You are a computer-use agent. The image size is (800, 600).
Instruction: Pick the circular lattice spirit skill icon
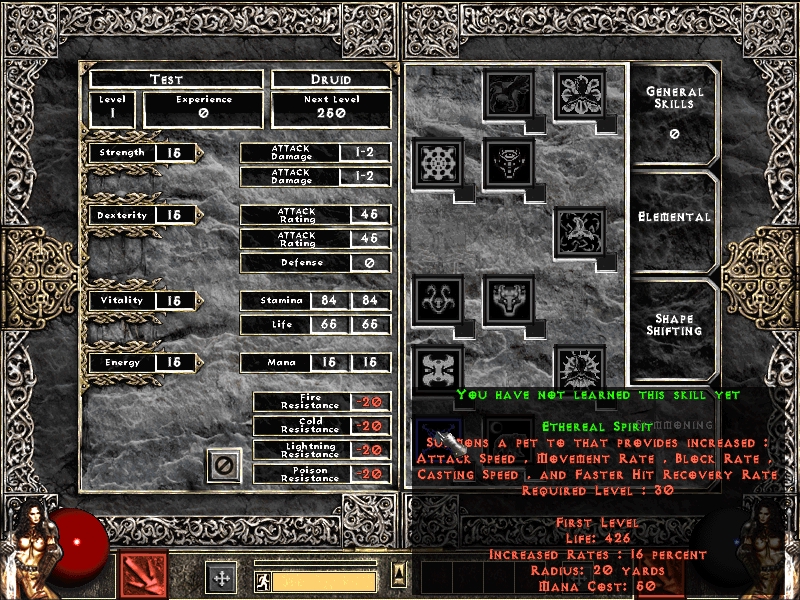point(438,162)
